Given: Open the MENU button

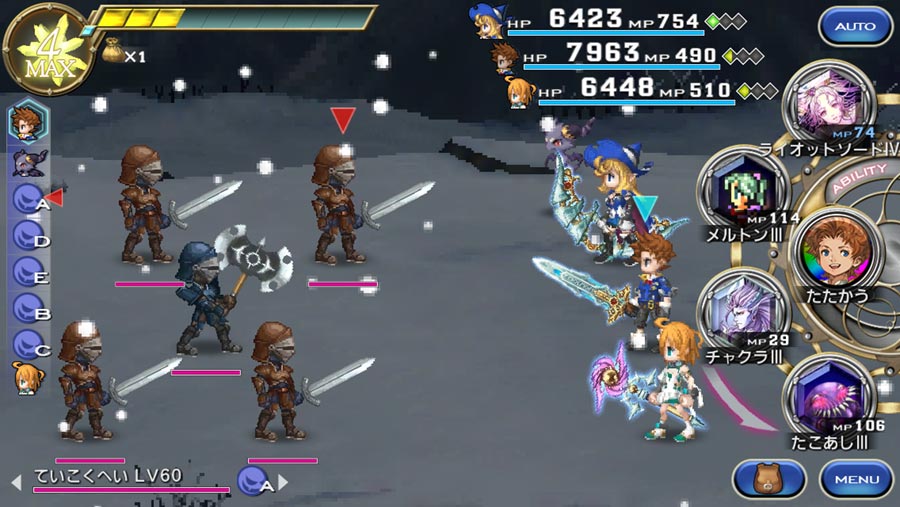Looking at the screenshot, I should [x=856, y=478].
